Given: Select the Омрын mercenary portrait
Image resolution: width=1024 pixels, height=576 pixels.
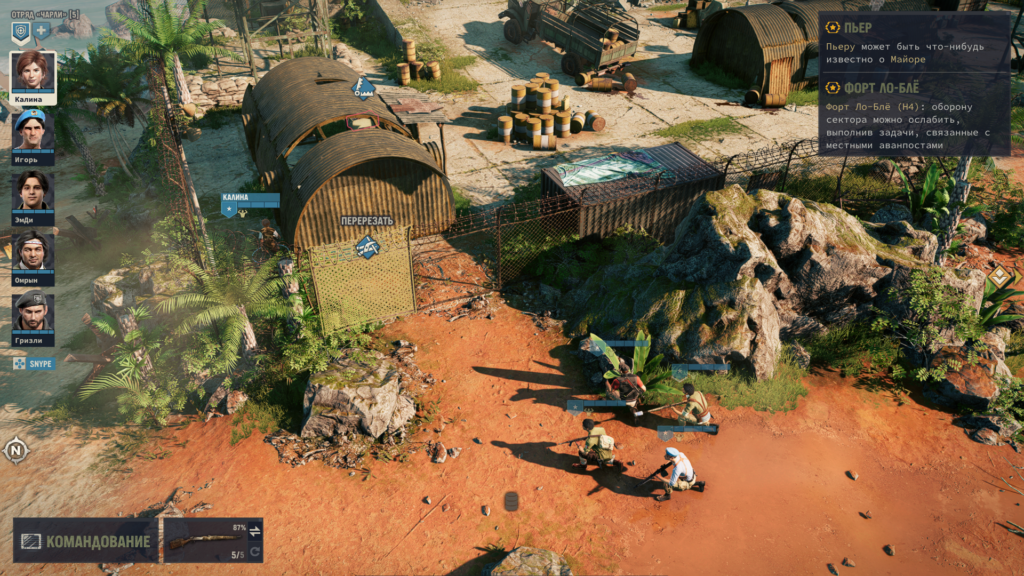Looking at the screenshot, I should coord(33,252).
